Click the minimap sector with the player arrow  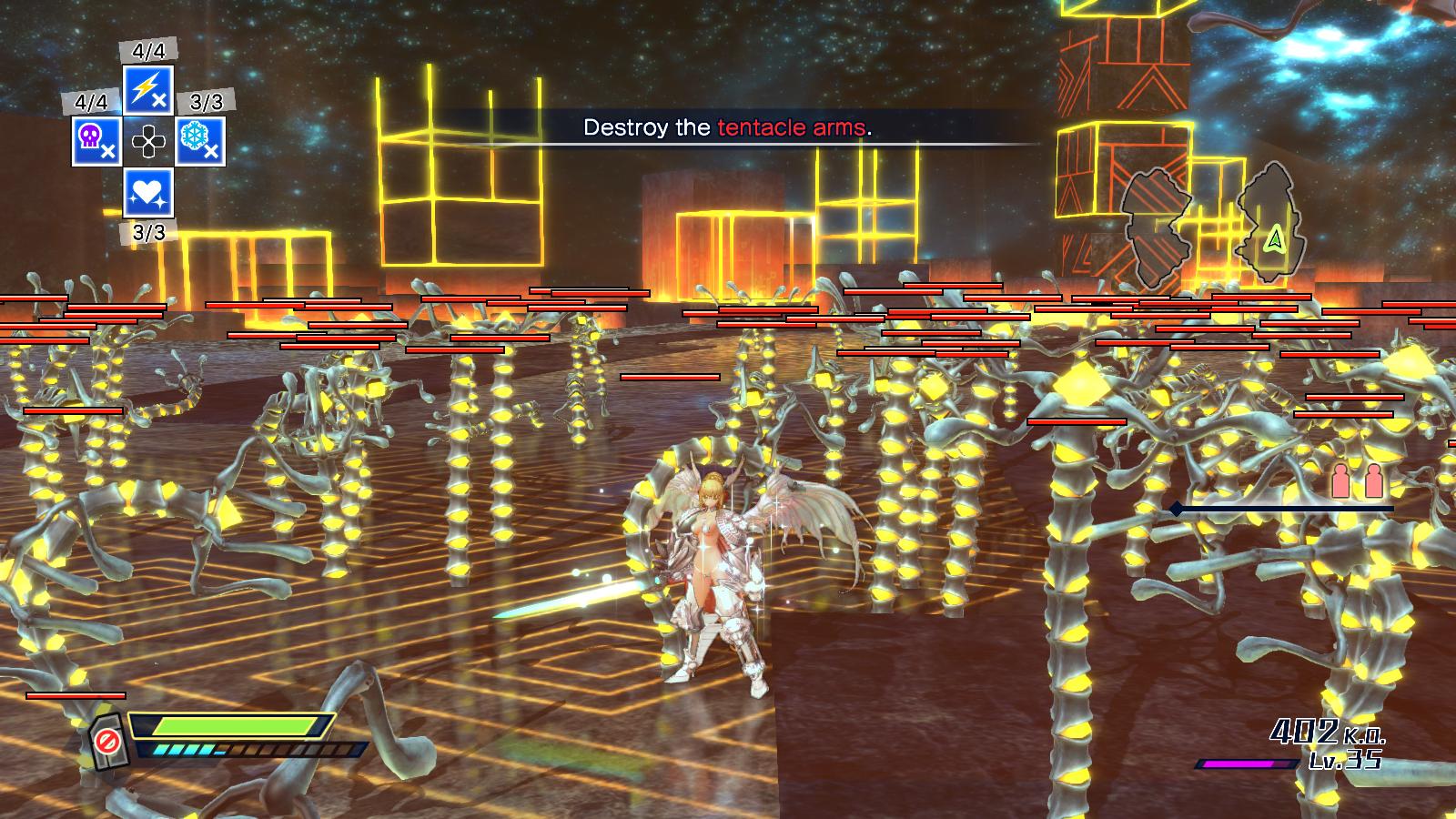1272,222
